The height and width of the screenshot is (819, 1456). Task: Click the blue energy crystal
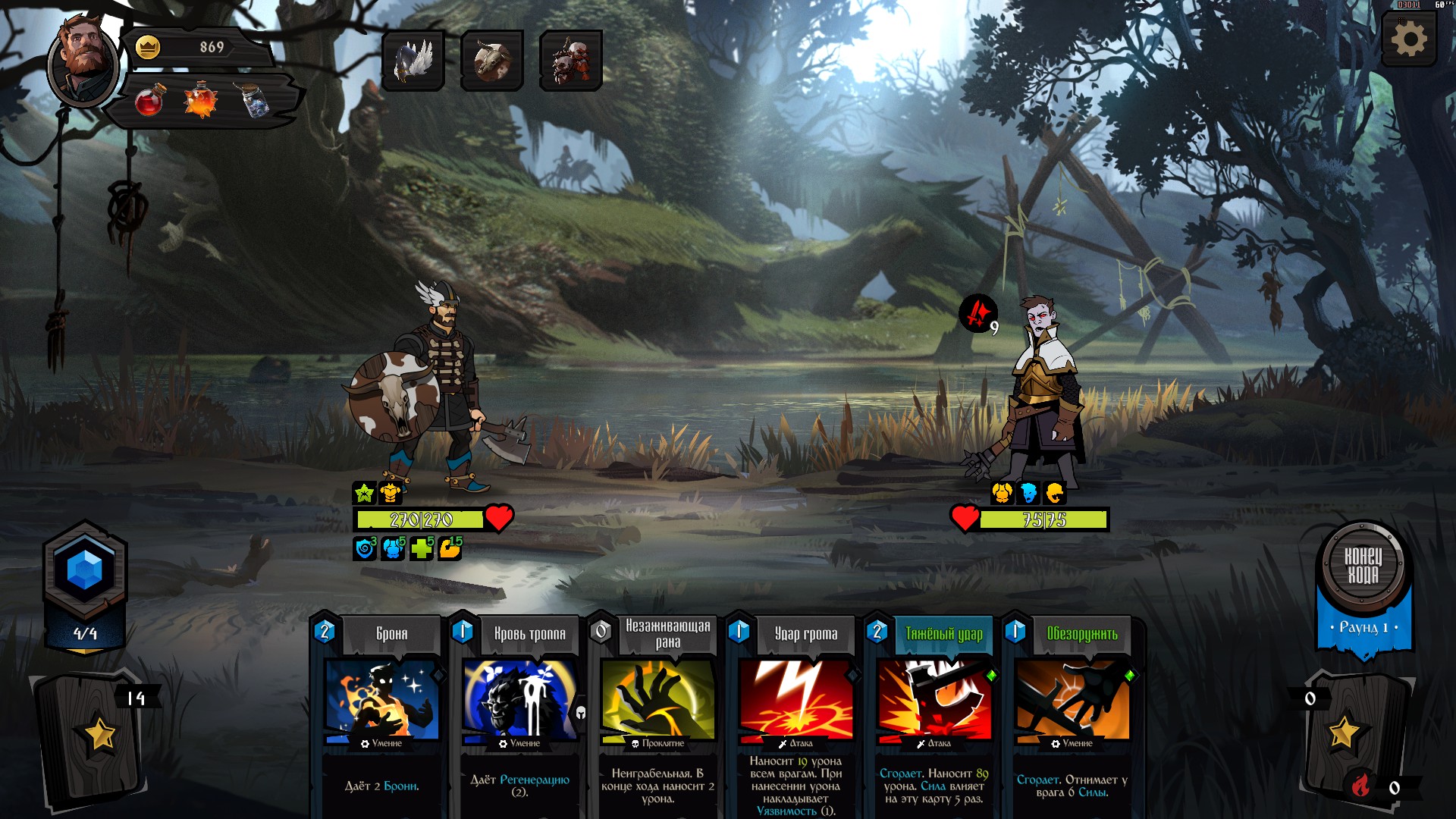pos(85,570)
